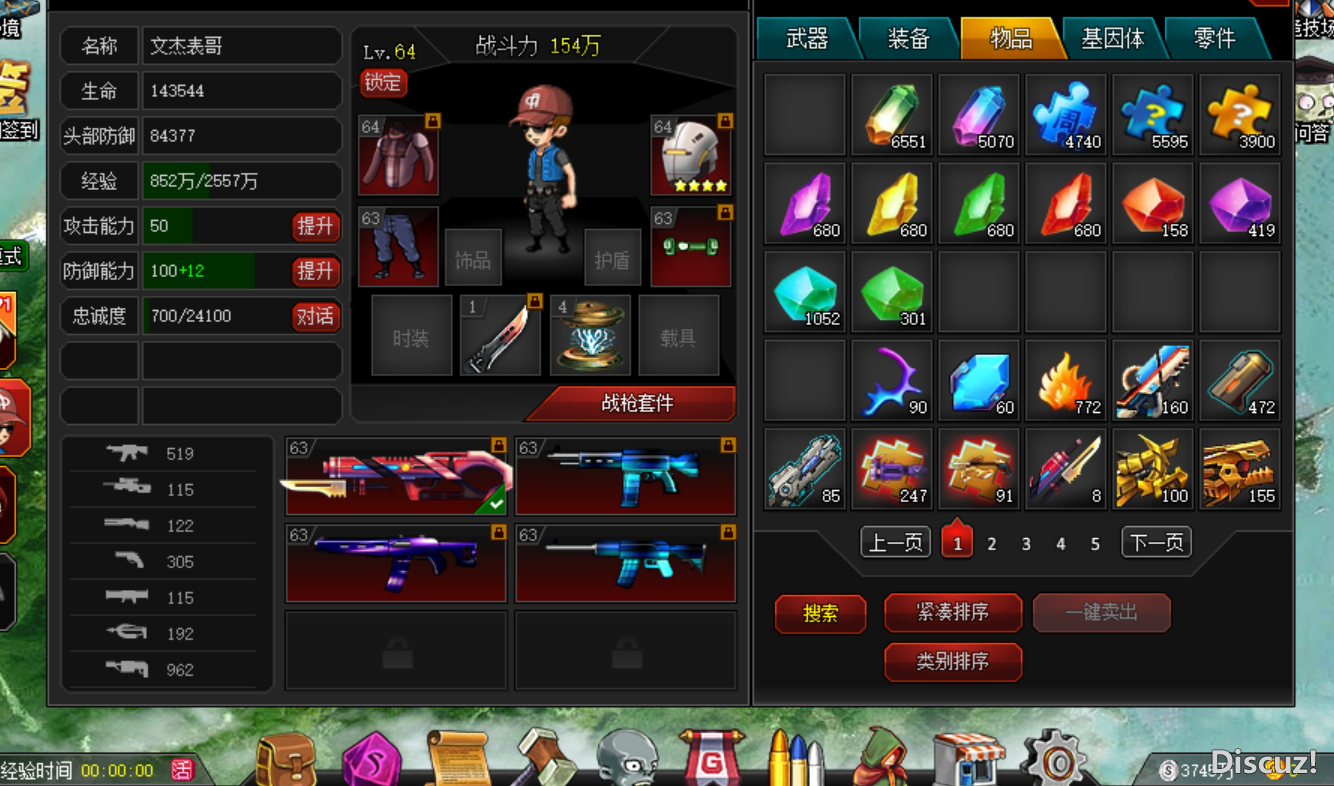1334x786 pixels.
Task: Jump to inventory page 3
Action: point(1026,544)
